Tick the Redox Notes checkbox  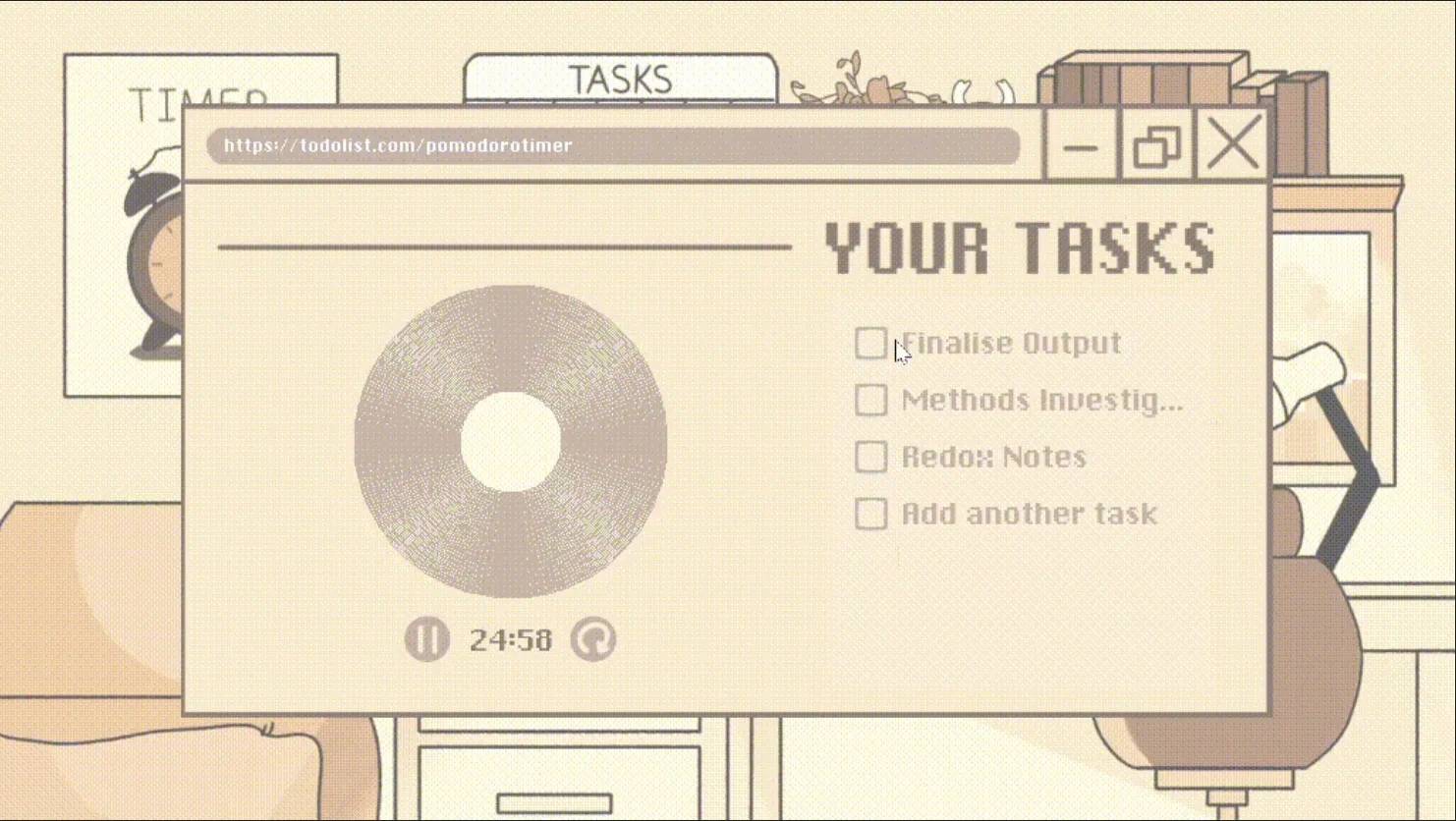click(870, 457)
